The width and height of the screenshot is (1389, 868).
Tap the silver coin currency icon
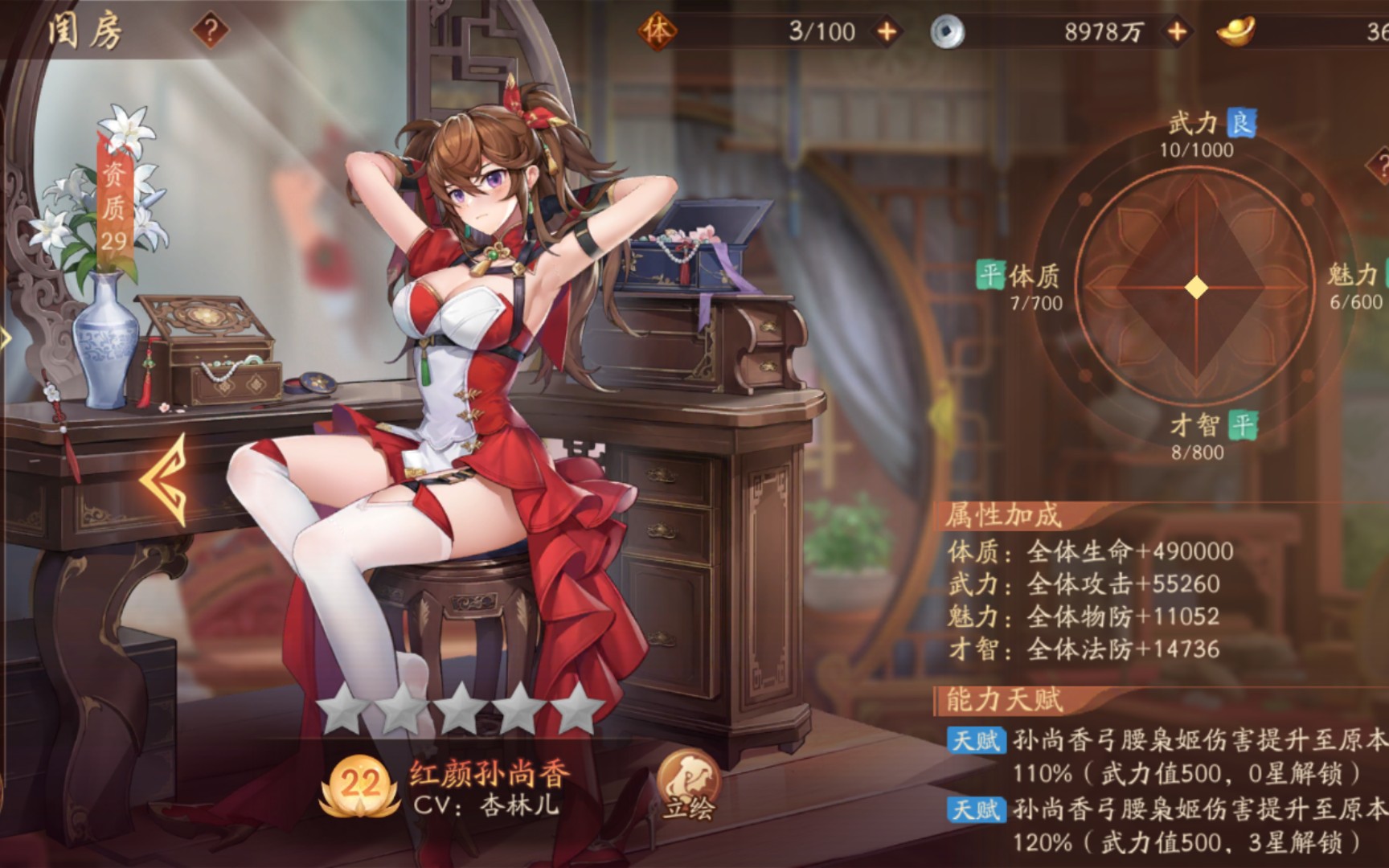pyautogui.click(x=948, y=31)
